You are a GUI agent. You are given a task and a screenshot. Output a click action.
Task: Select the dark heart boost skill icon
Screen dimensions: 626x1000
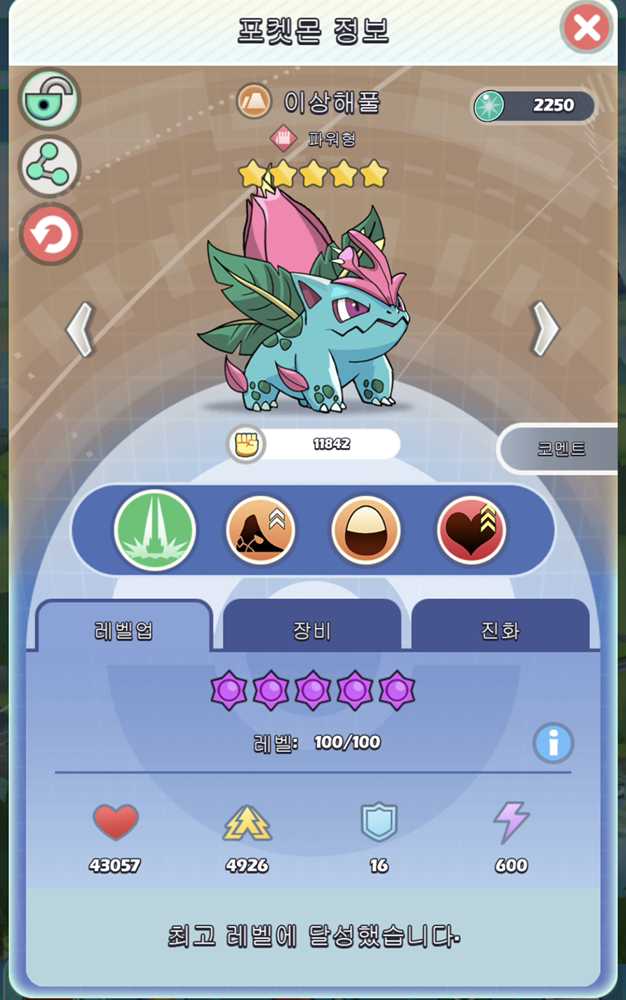click(x=472, y=530)
